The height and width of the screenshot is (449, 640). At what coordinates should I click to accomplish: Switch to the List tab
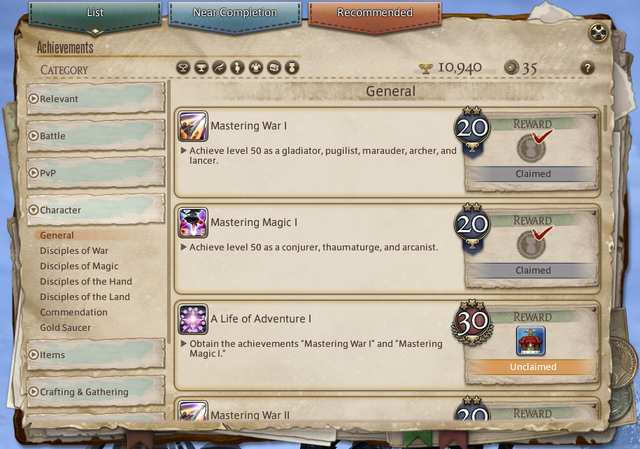click(95, 14)
